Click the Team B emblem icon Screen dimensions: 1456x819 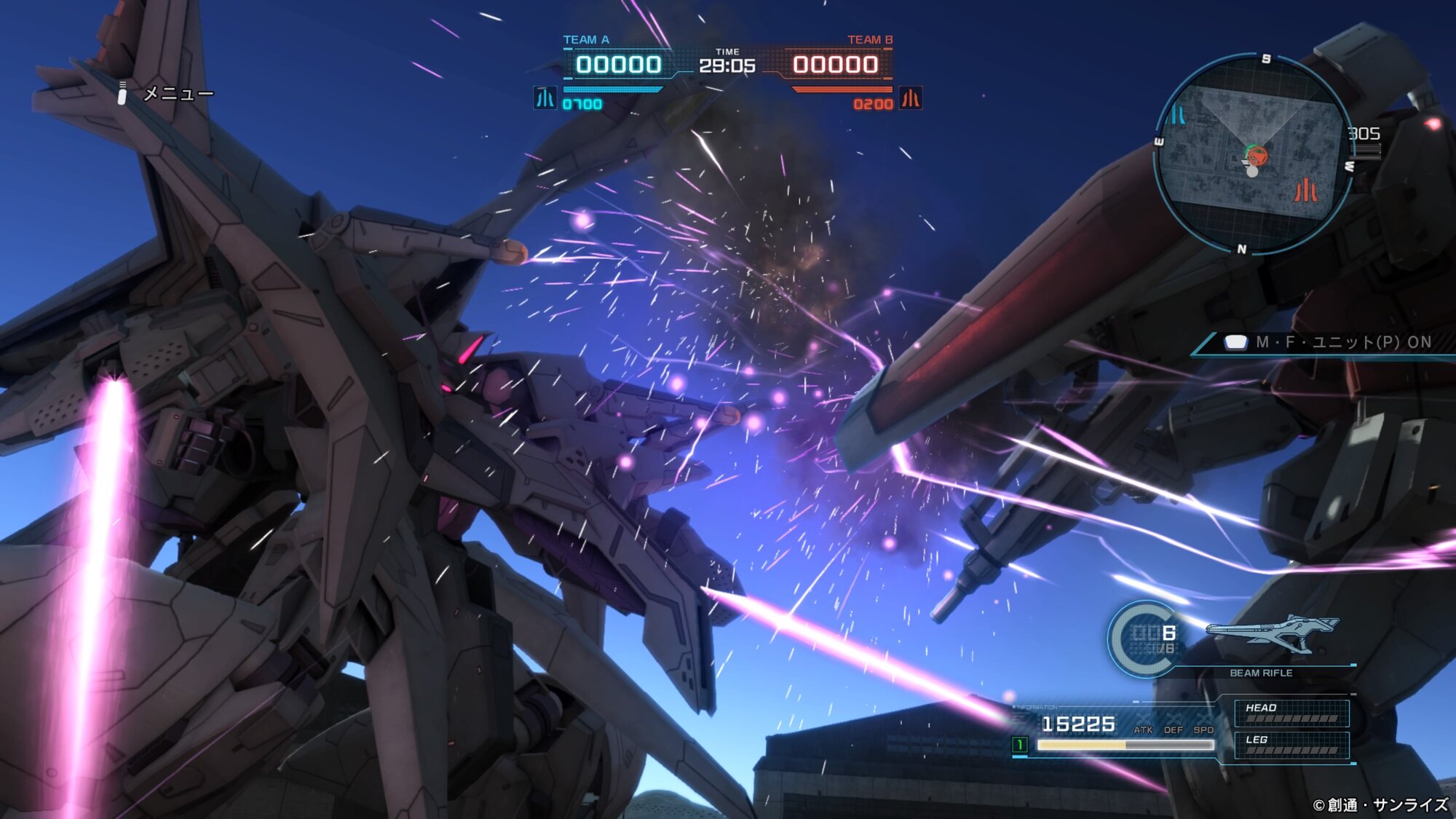(910, 98)
